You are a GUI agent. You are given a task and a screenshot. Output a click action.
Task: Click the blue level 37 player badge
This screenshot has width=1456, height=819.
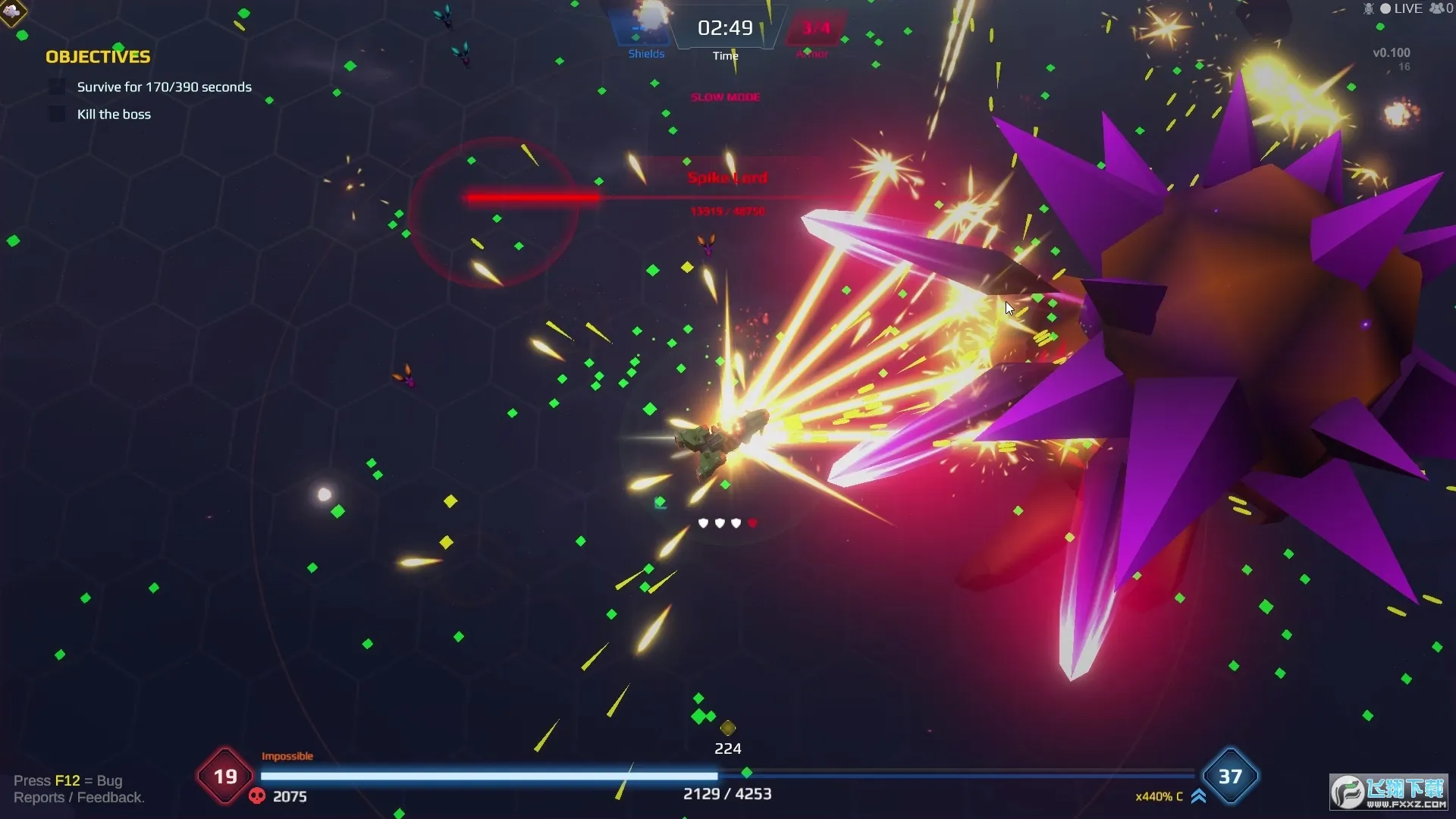1230,777
